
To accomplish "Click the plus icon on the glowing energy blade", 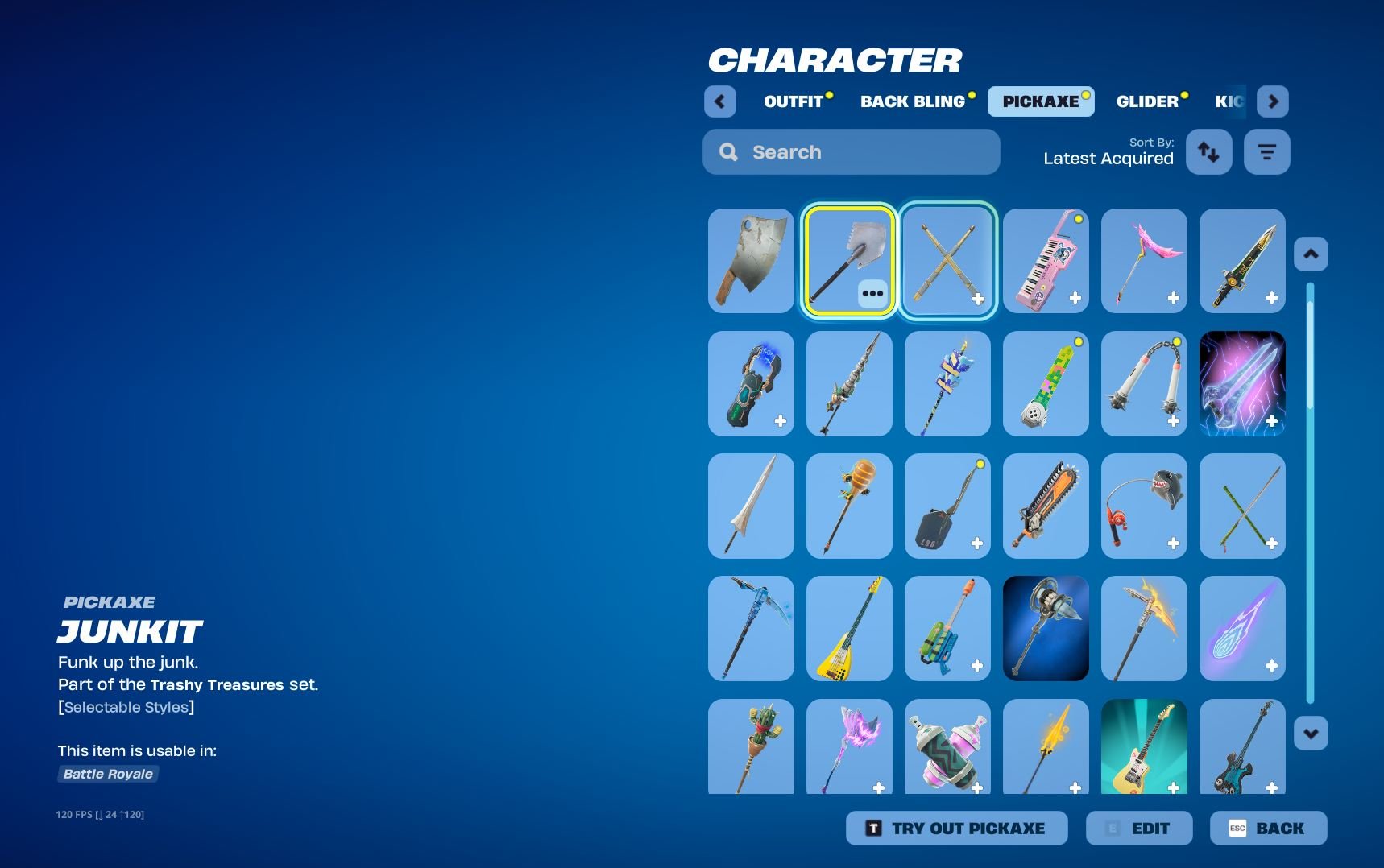I will pyautogui.click(x=1273, y=420).
